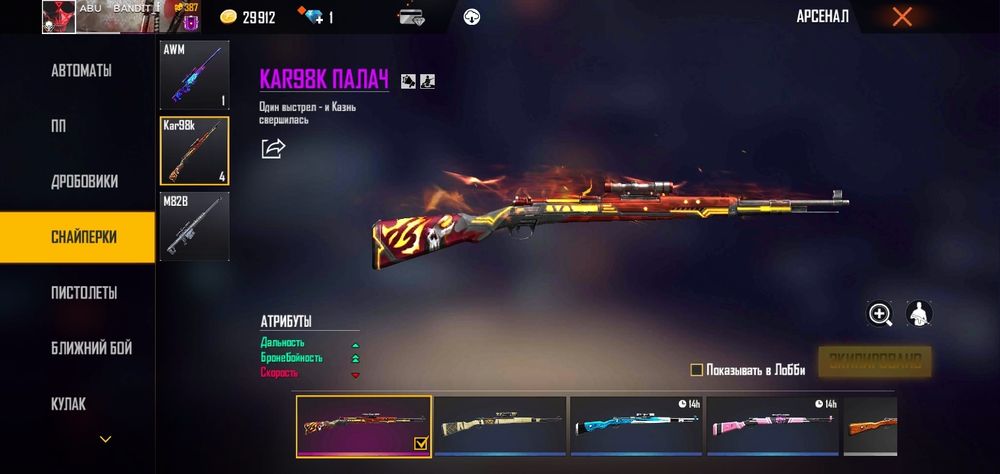
Task: Close the Arsenal screen
Action: (902, 17)
